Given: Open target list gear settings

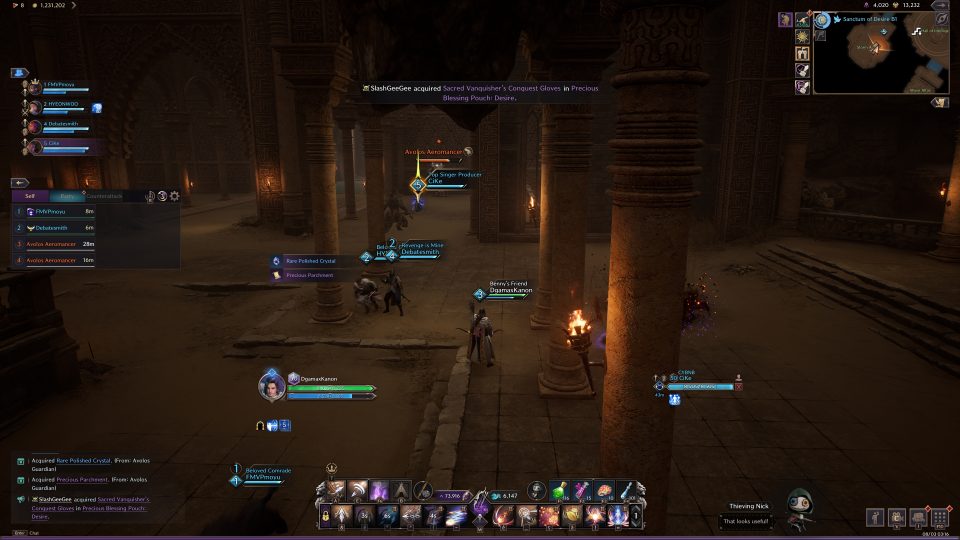Looking at the screenshot, I should coord(175,197).
